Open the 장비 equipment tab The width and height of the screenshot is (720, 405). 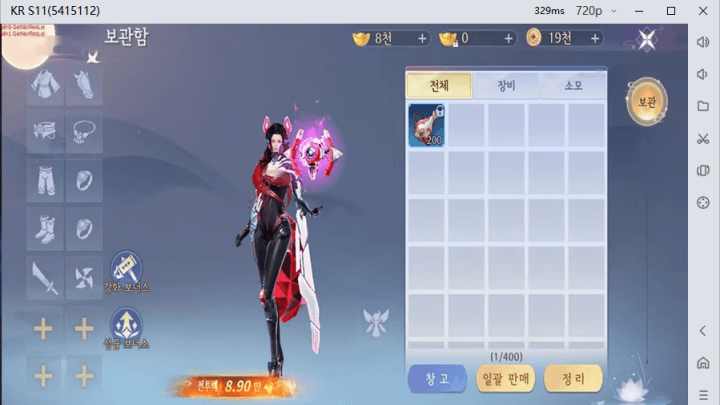[506, 86]
